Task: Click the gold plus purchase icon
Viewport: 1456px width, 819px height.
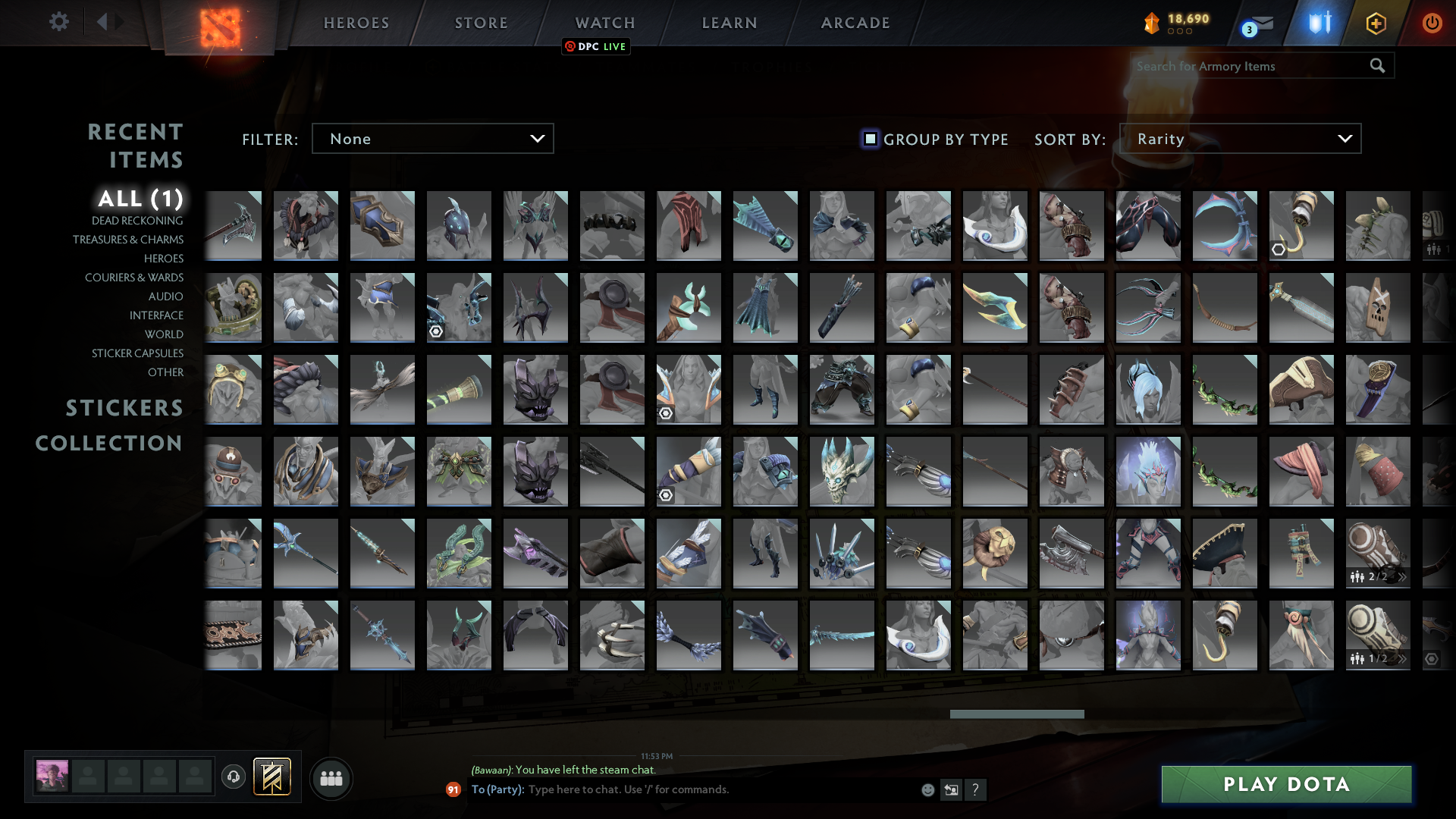Action: pyautogui.click(x=1376, y=23)
